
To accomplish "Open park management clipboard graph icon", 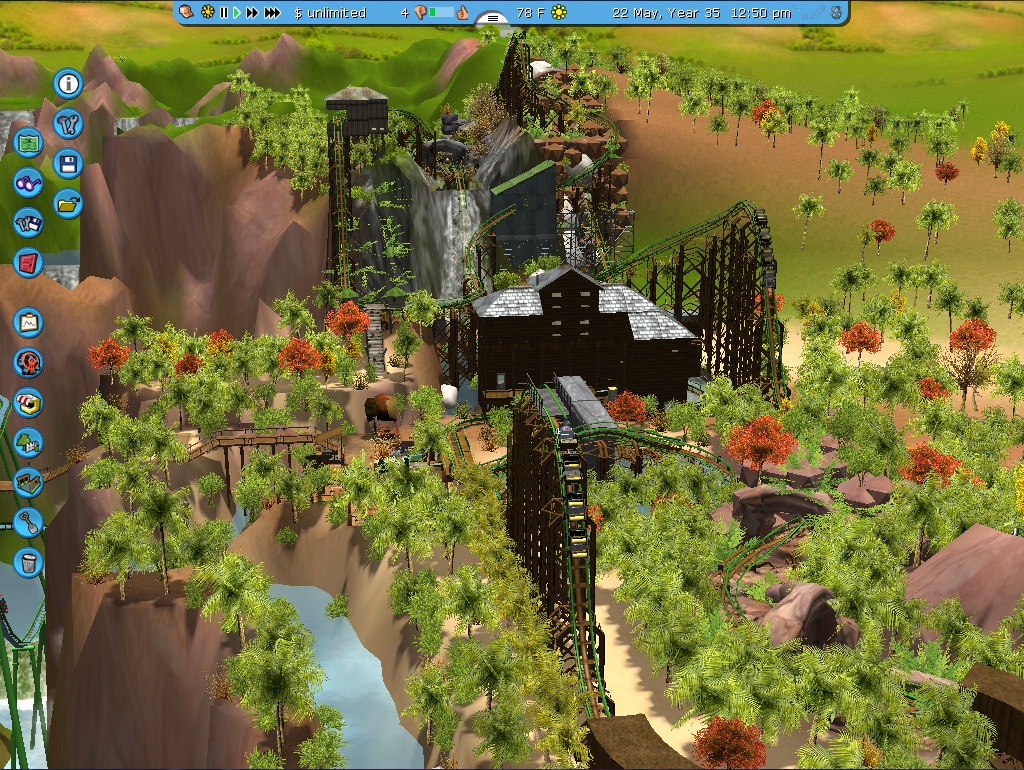I will [28, 322].
